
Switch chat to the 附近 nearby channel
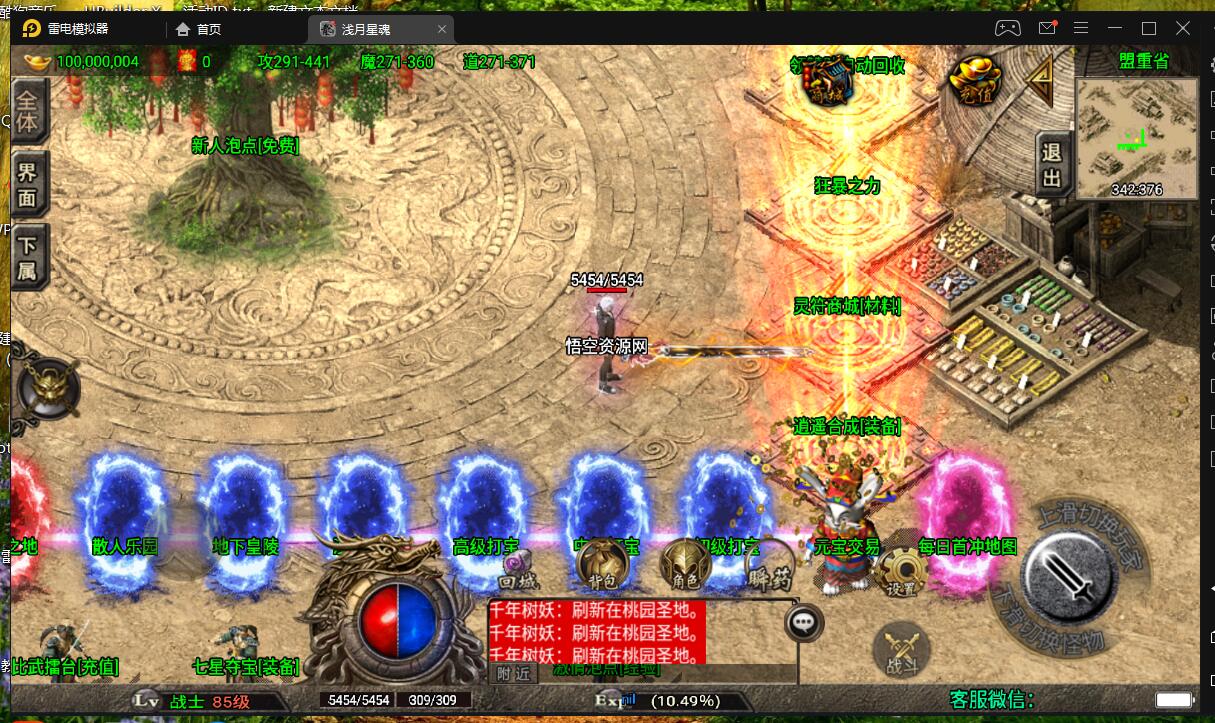pyautogui.click(x=513, y=674)
